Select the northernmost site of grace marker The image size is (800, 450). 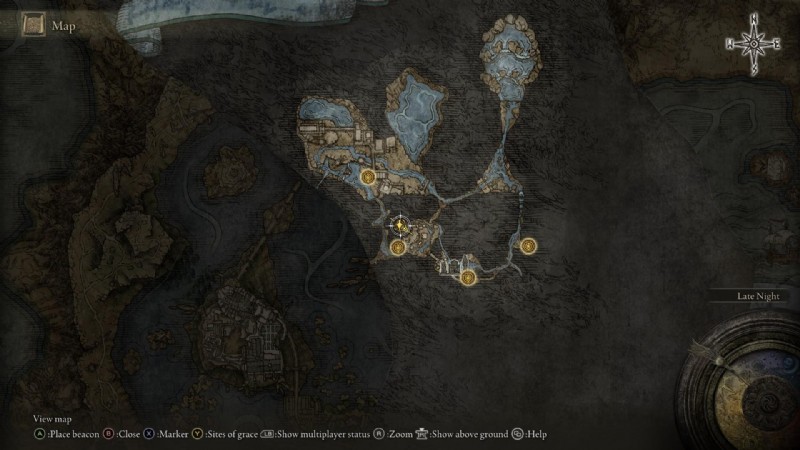(369, 178)
